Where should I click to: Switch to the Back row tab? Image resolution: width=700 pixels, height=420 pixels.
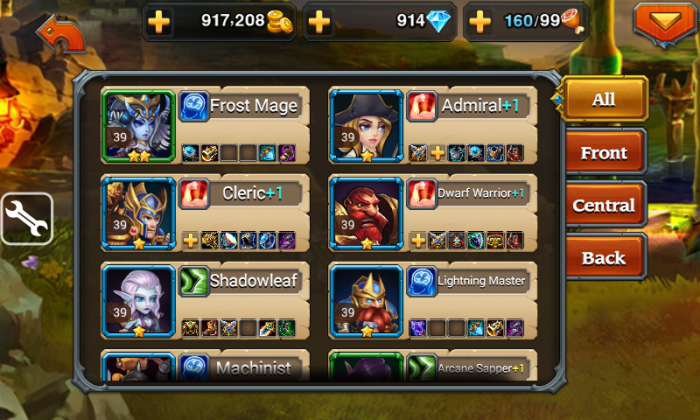coord(603,258)
